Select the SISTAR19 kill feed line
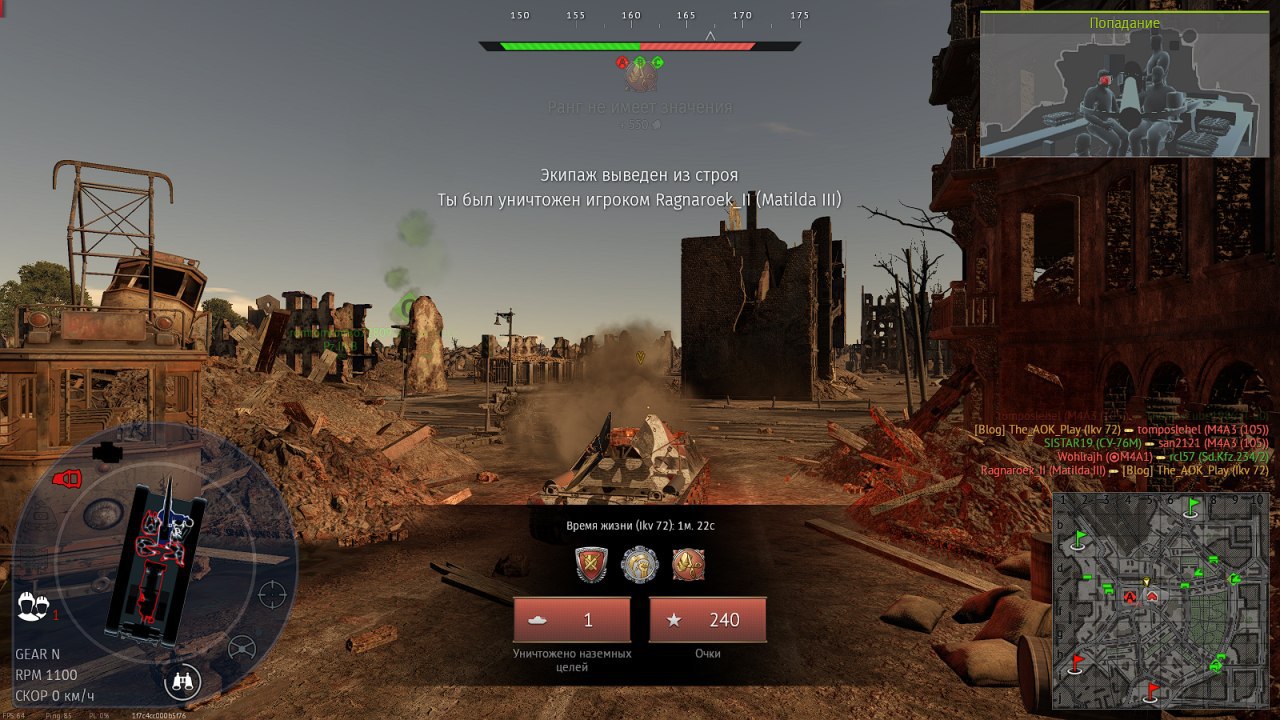This screenshot has height=720, width=1280. pos(1155,443)
